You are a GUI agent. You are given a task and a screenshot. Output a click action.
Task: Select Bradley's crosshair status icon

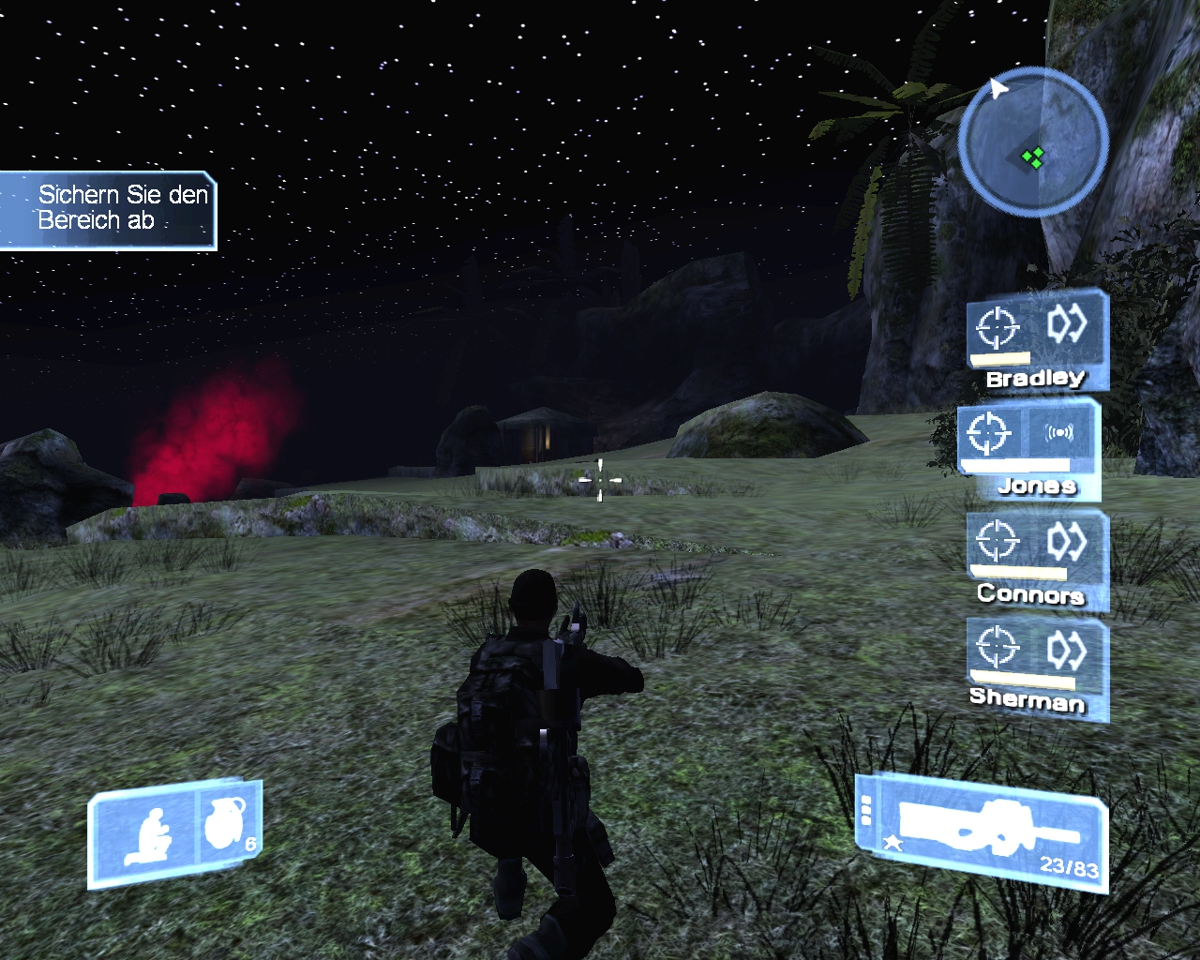997,327
